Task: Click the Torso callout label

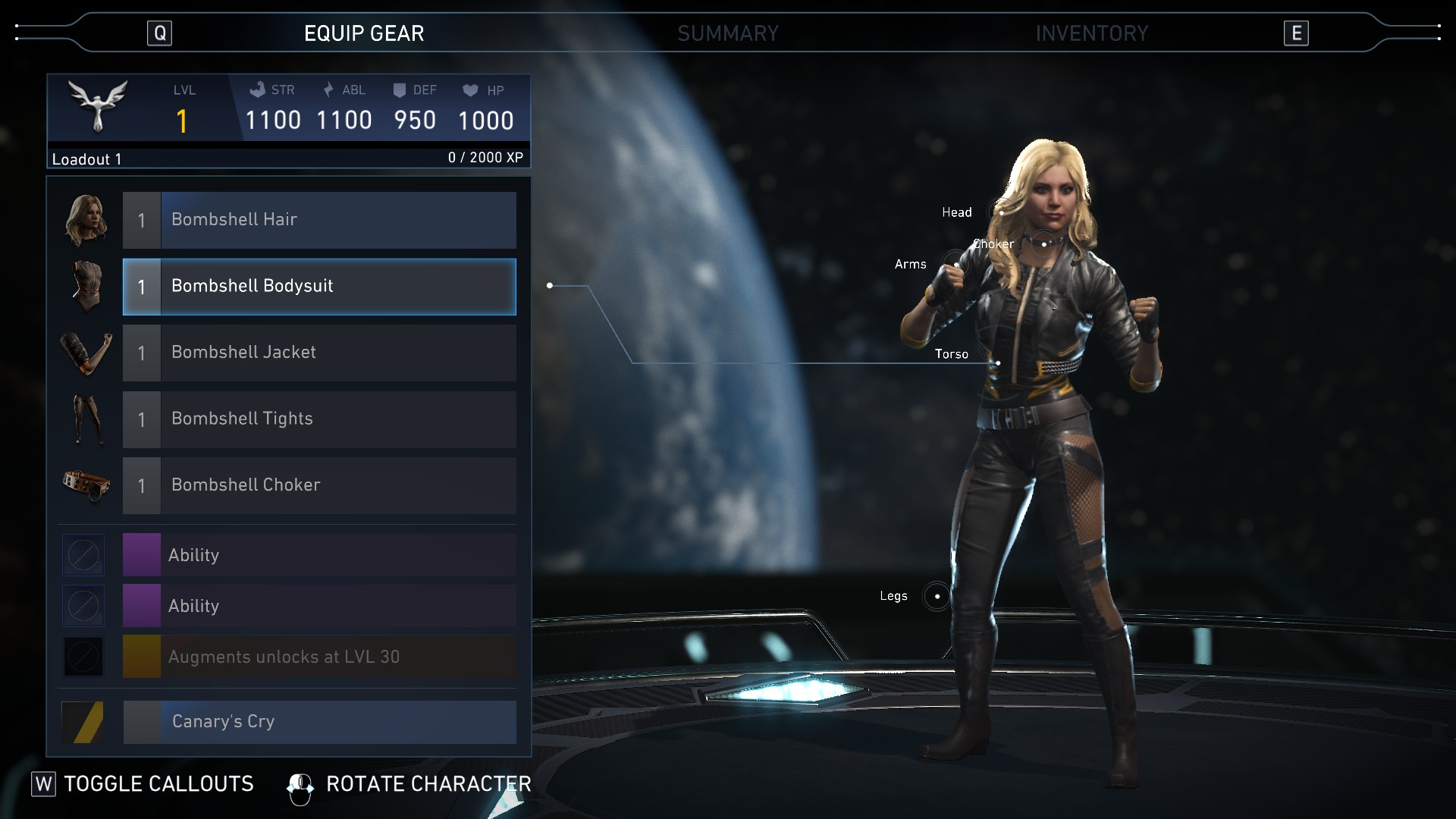Action: 952,354
